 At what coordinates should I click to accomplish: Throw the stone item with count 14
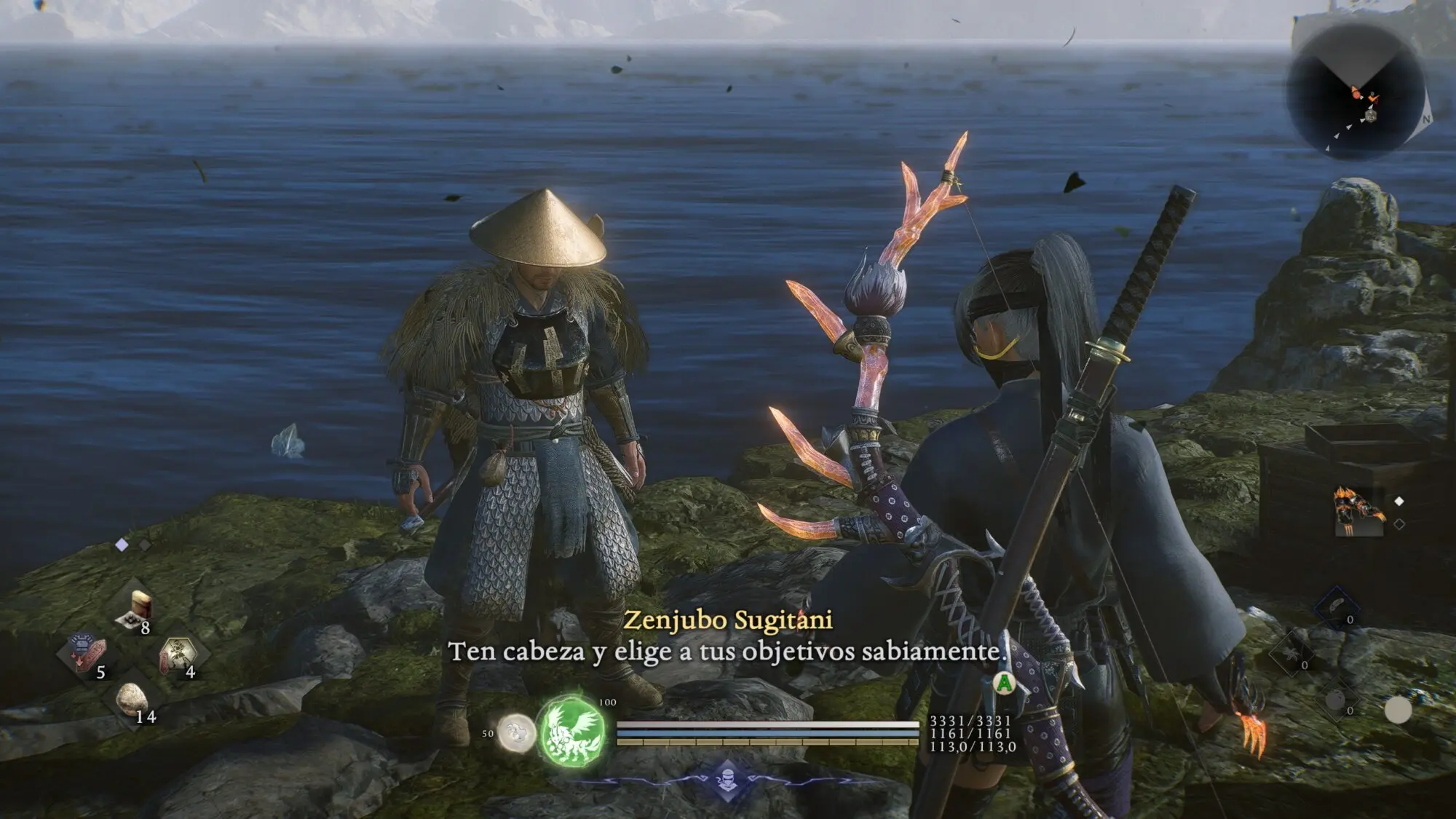[x=132, y=699]
